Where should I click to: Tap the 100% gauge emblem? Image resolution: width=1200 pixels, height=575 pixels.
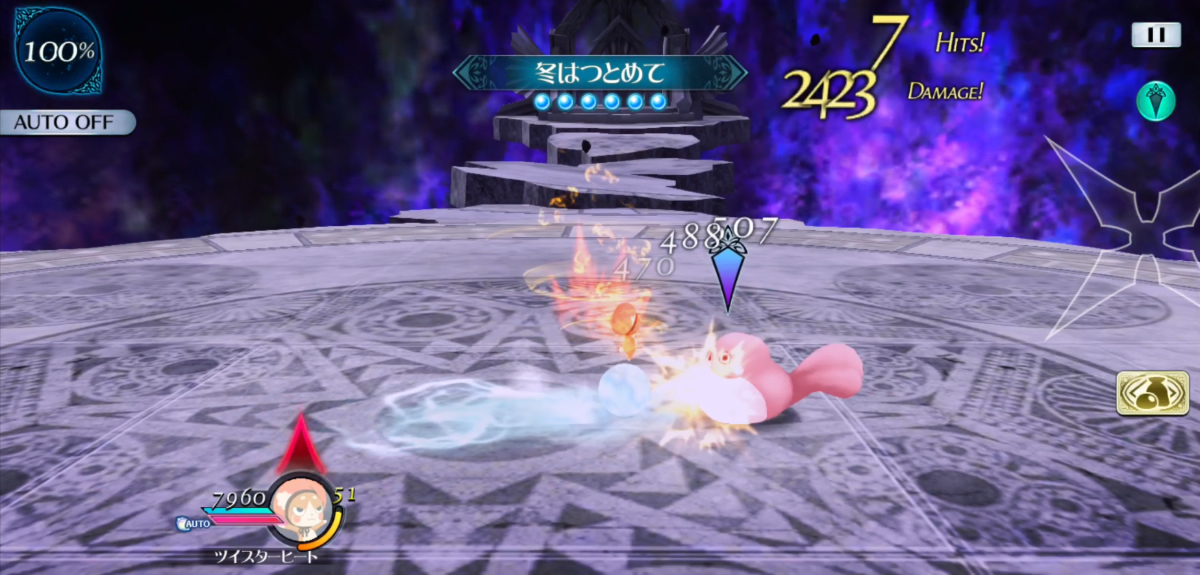tap(58, 52)
